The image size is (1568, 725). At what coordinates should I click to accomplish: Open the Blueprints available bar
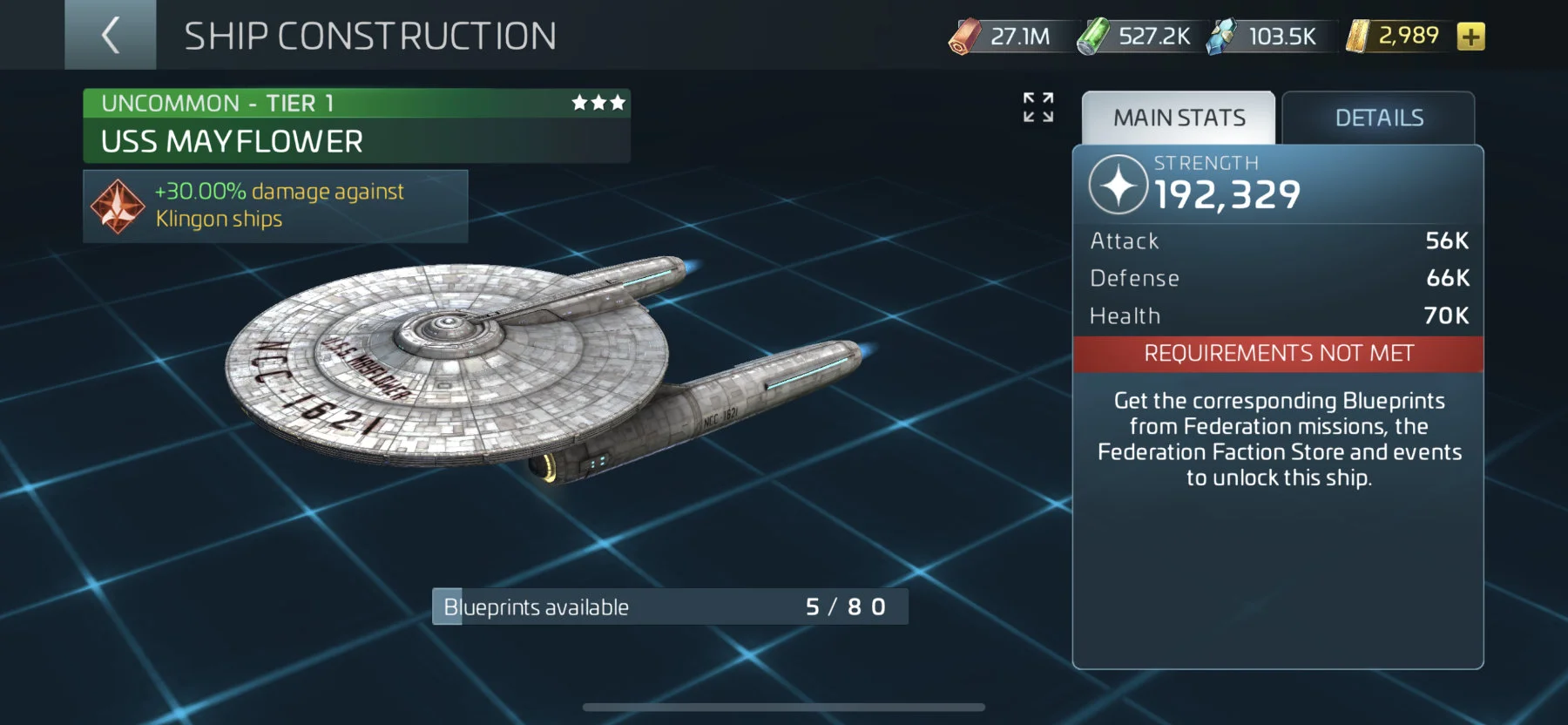pyautogui.click(x=670, y=606)
